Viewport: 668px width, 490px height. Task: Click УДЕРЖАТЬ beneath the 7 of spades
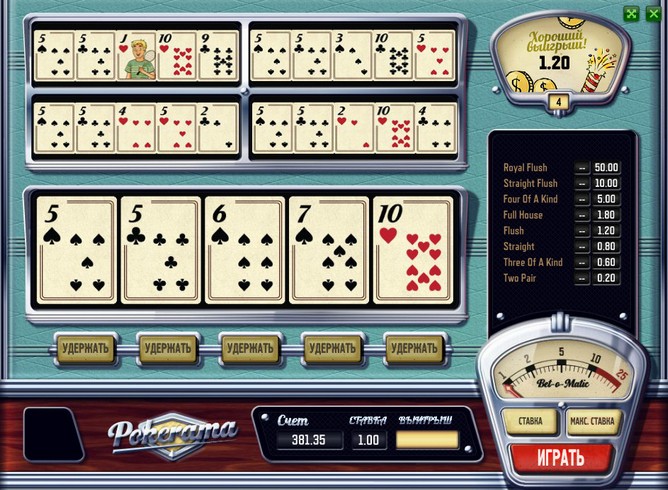tap(332, 348)
